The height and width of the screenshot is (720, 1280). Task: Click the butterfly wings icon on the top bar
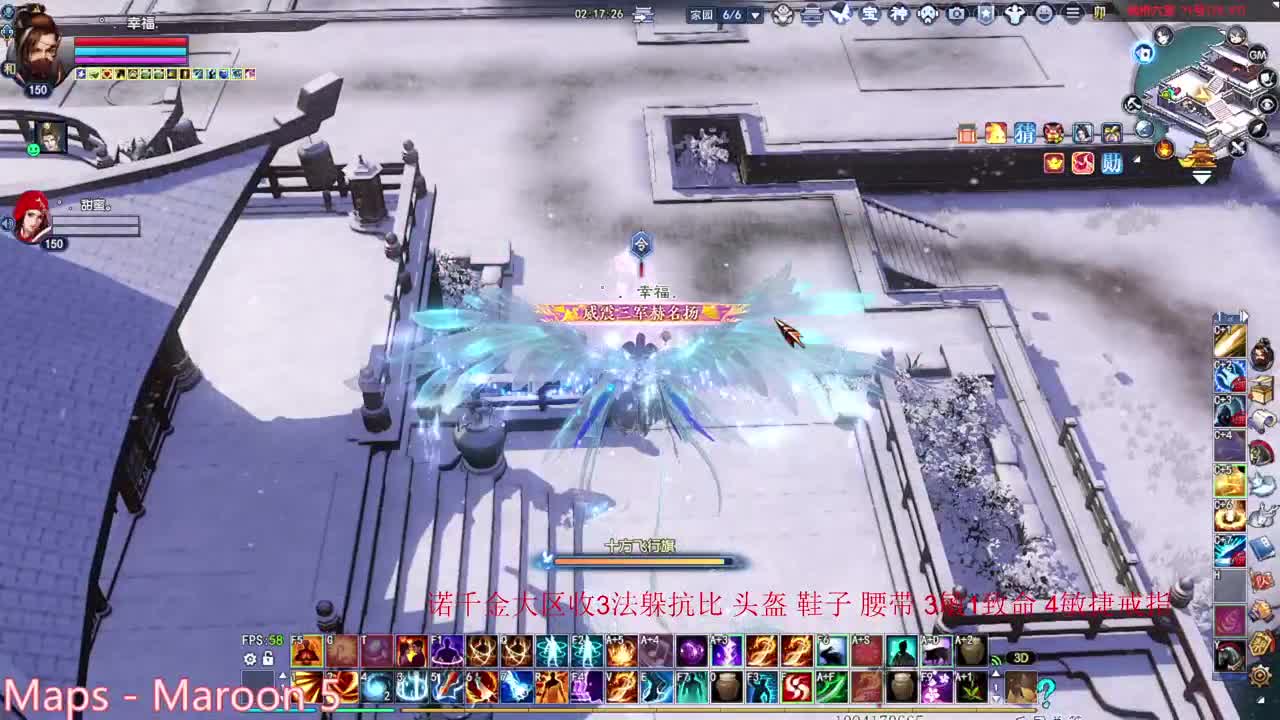[840, 13]
